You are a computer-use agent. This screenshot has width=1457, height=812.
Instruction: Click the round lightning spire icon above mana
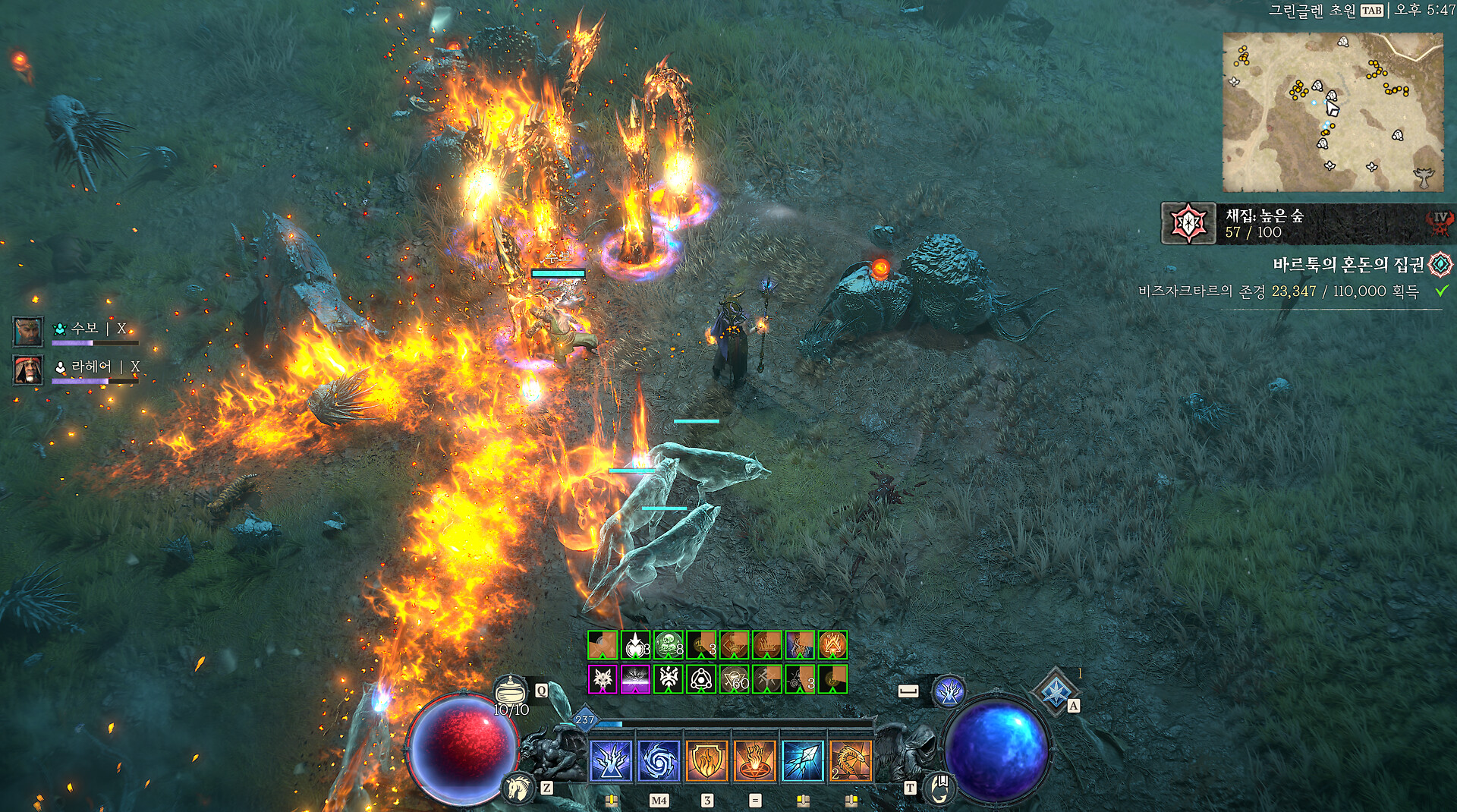[x=949, y=691]
